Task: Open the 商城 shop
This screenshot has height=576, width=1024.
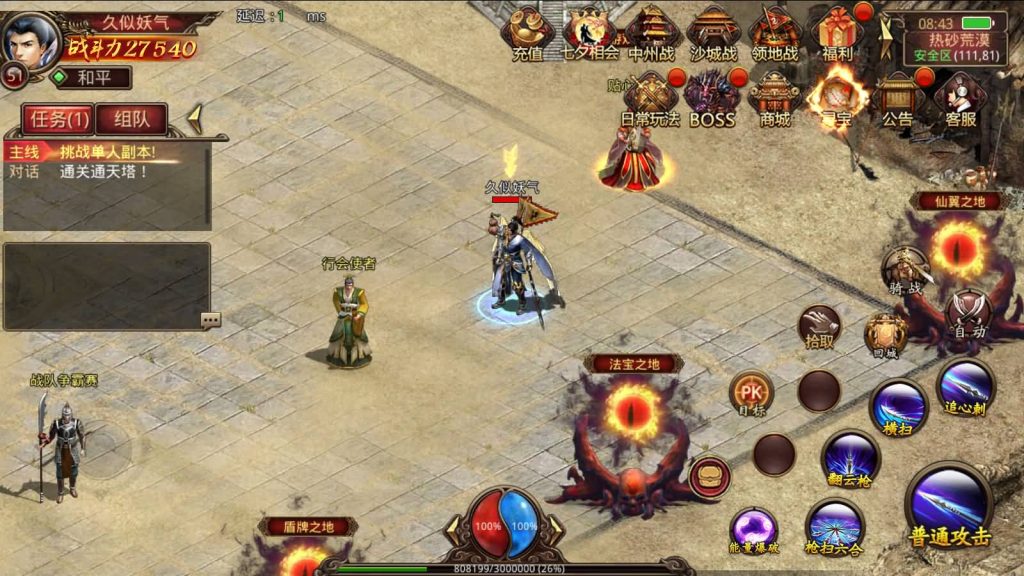Action: 774,98
